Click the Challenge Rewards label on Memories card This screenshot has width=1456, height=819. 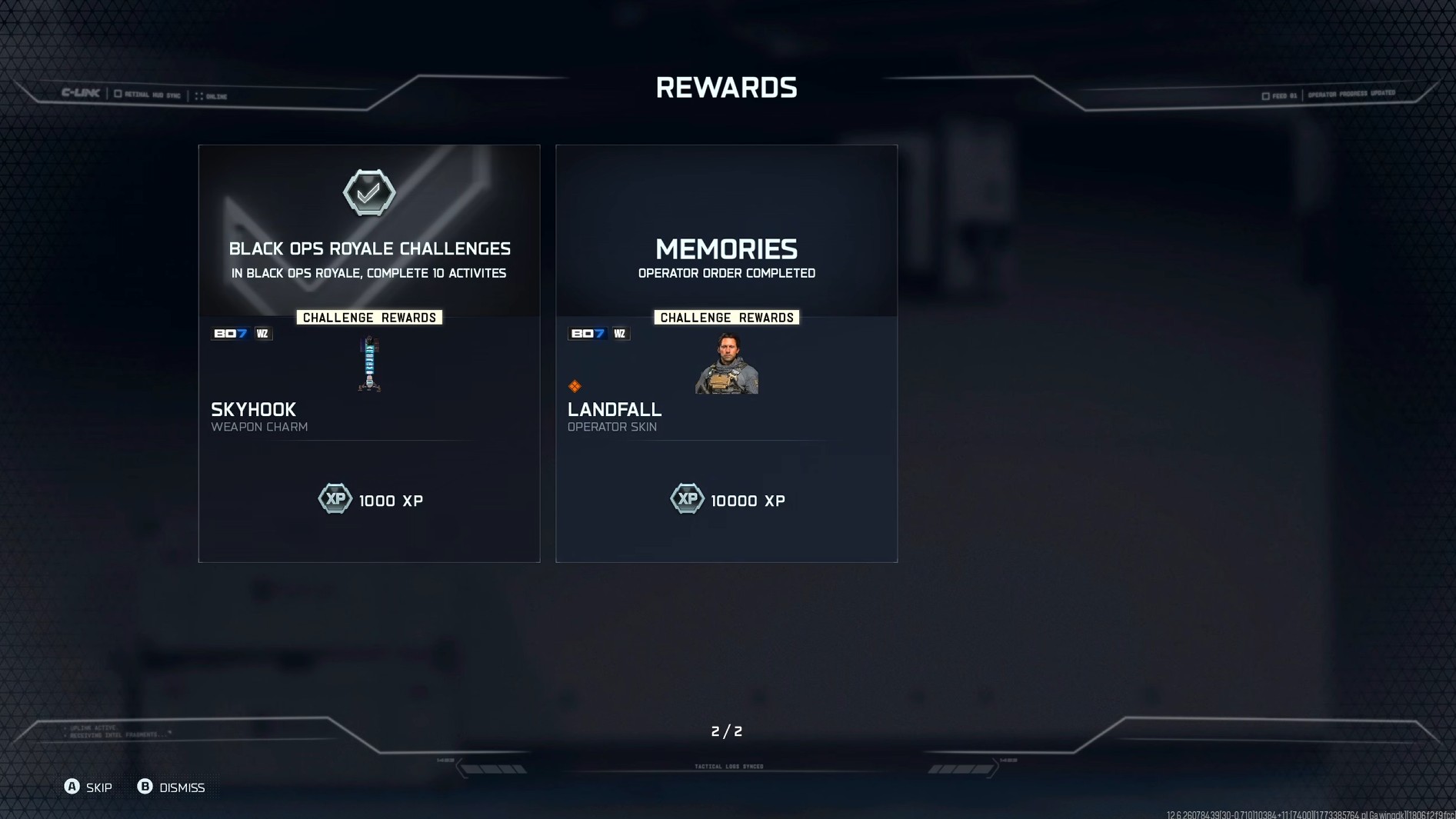pos(726,317)
